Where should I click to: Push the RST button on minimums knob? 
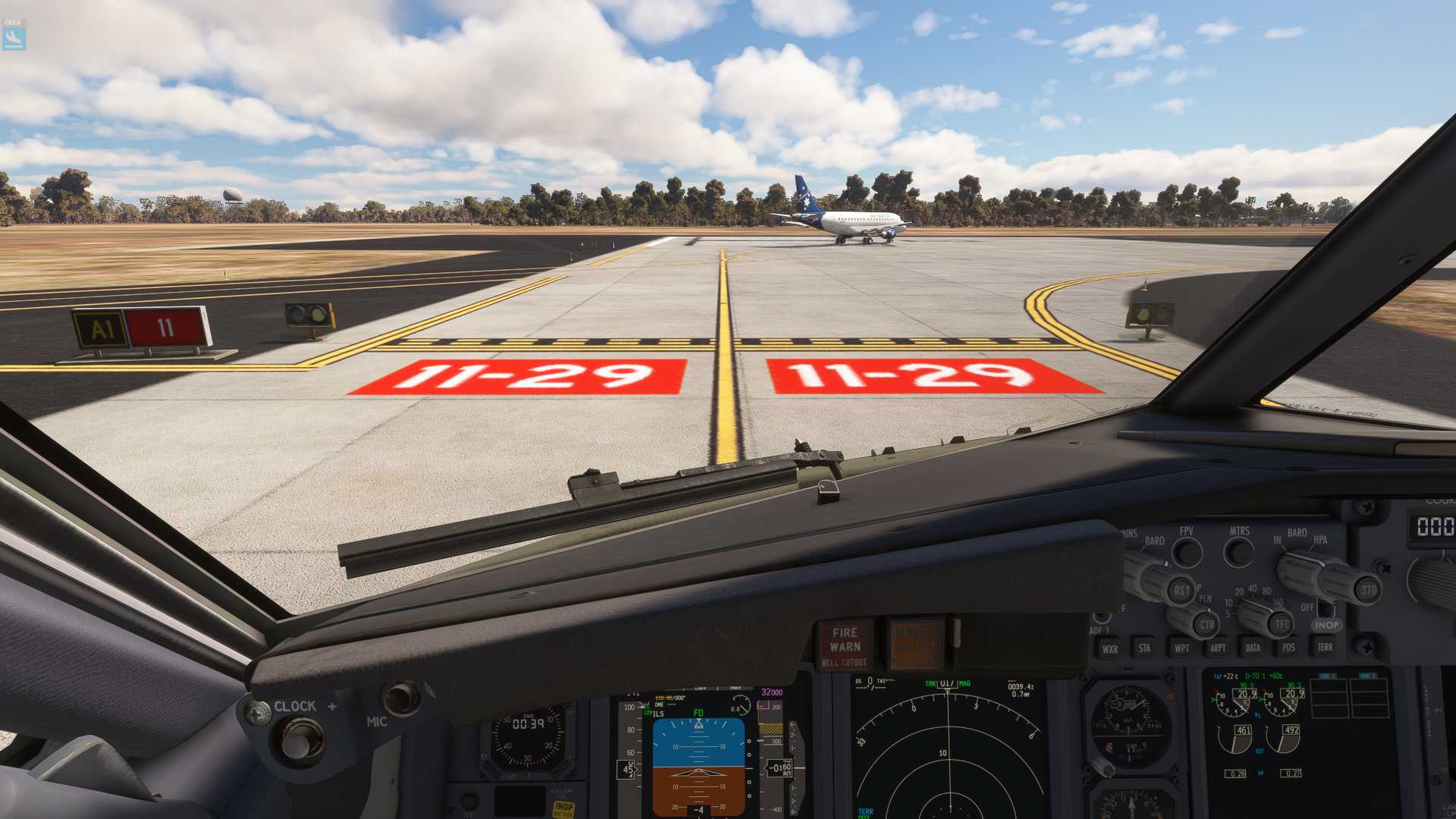tap(1181, 591)
